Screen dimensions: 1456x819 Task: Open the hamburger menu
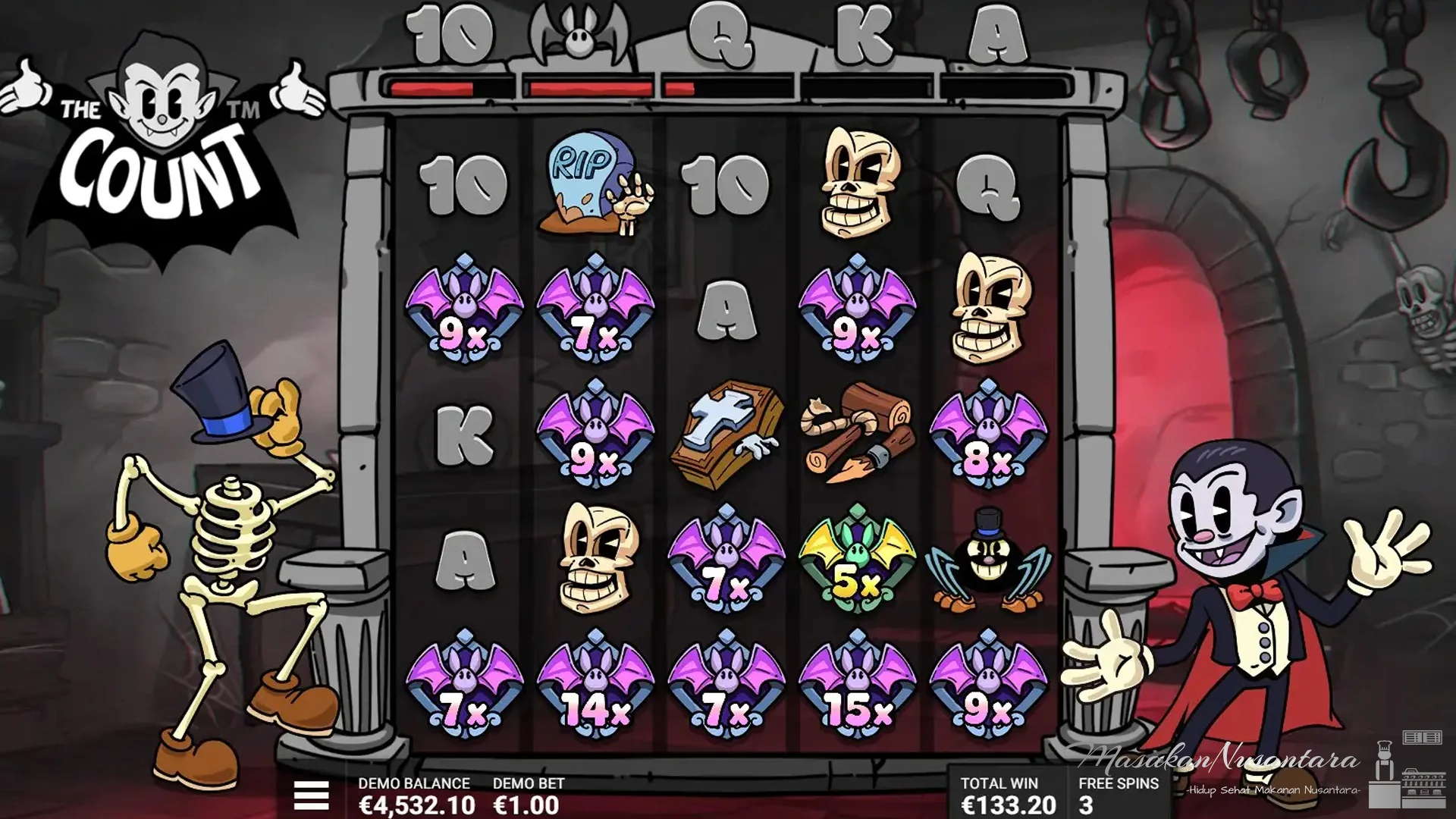pos(311,795)
